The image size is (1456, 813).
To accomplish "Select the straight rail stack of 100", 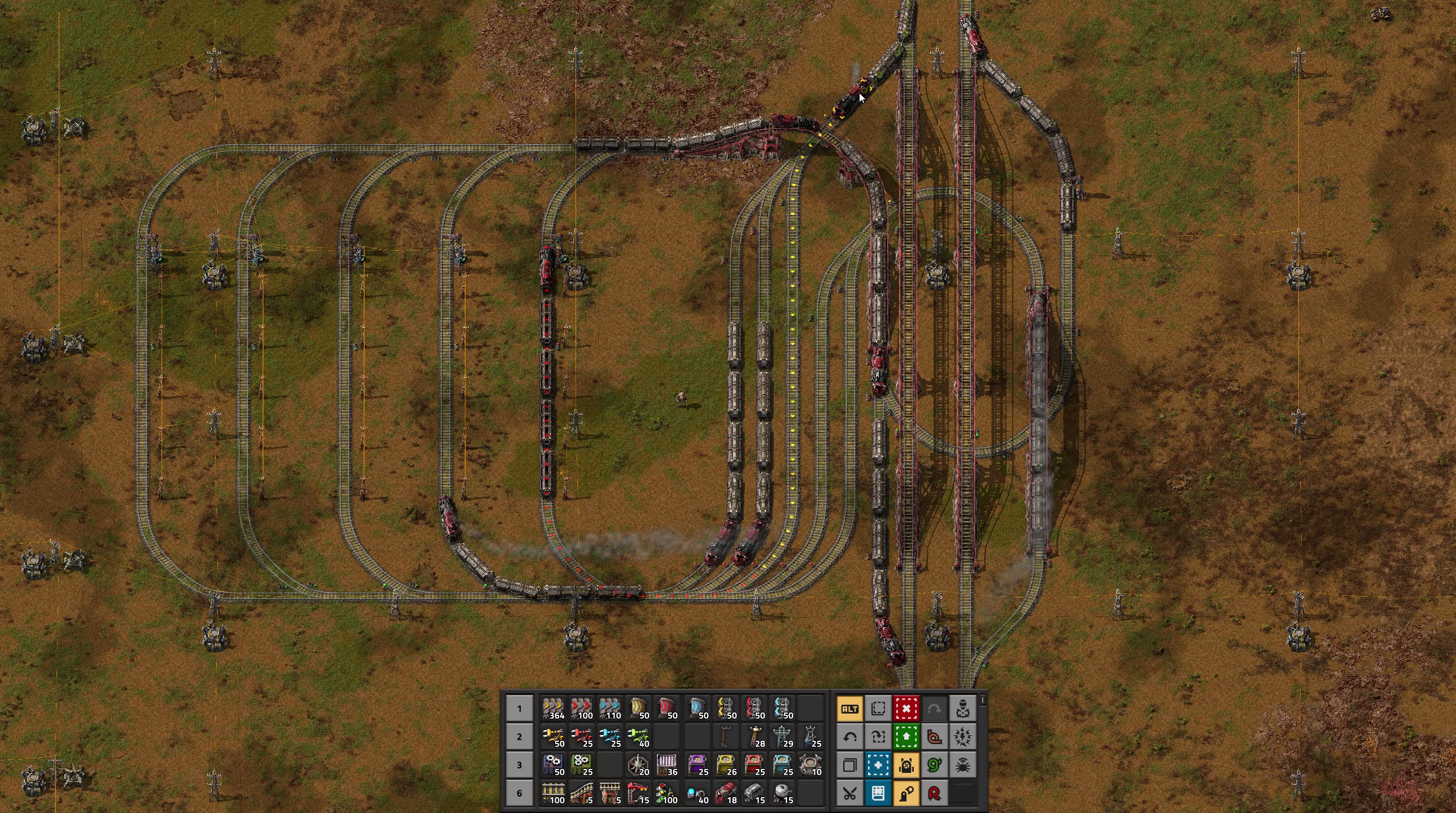I will [553, 793].
